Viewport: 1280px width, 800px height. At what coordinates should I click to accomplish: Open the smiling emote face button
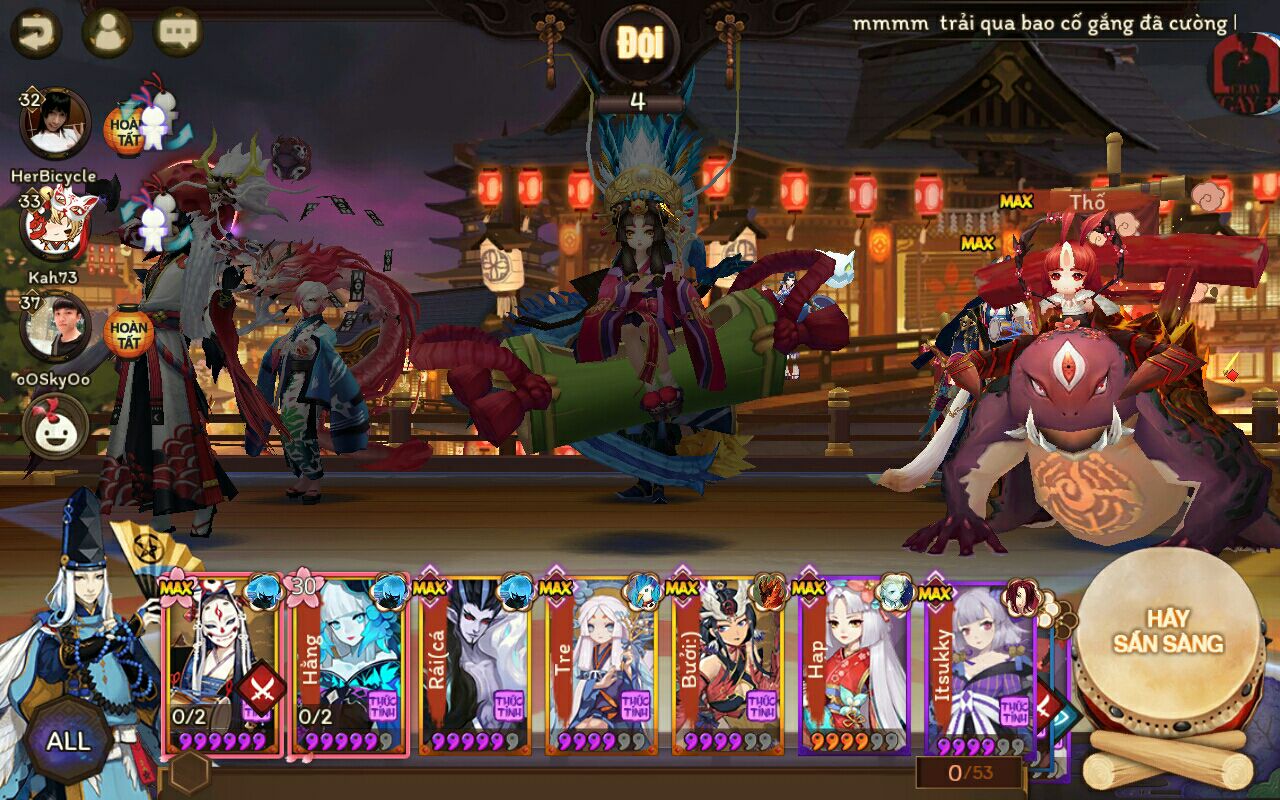pos(56,426)
